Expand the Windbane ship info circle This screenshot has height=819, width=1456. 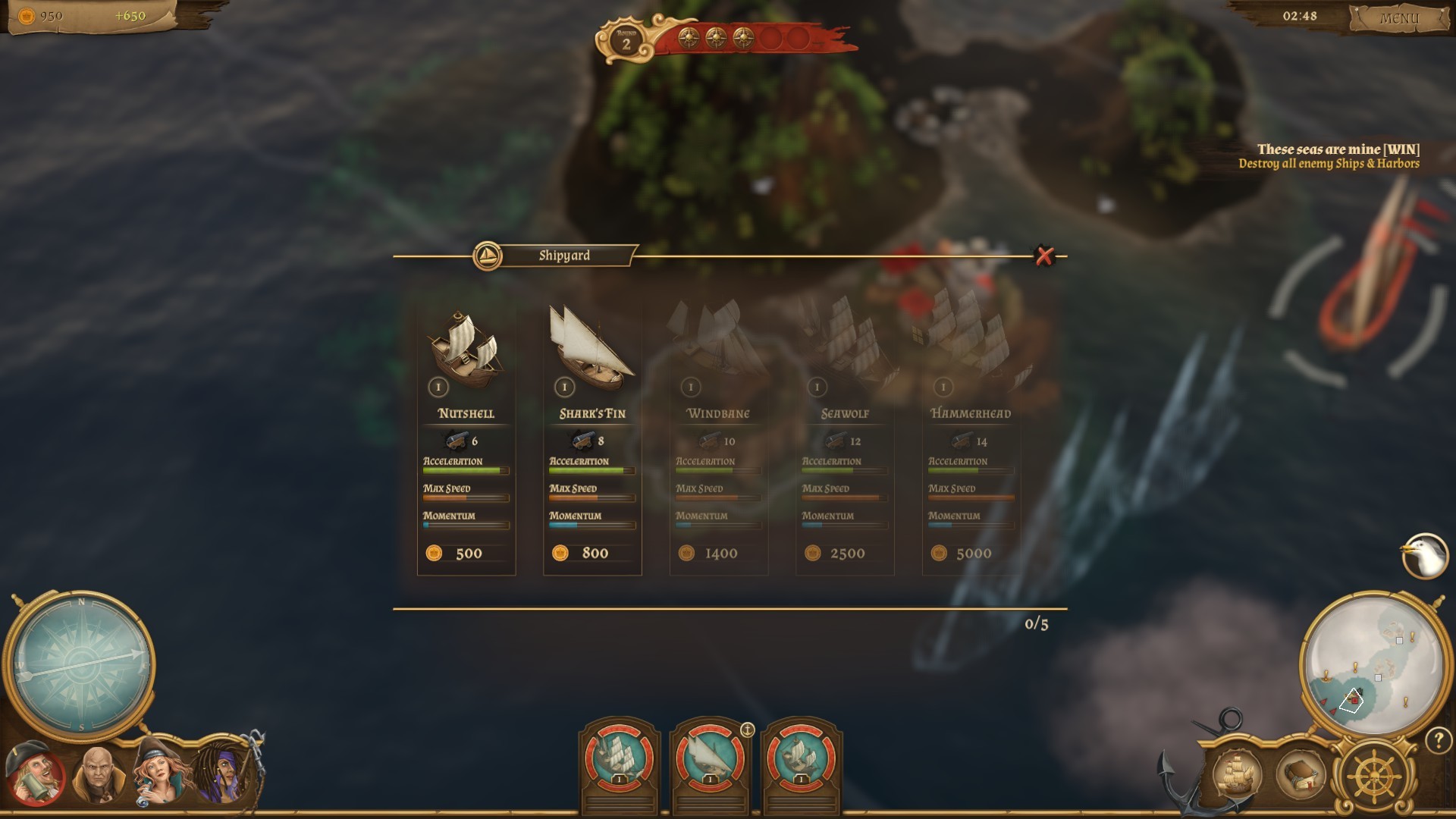(x=691, y=387)
